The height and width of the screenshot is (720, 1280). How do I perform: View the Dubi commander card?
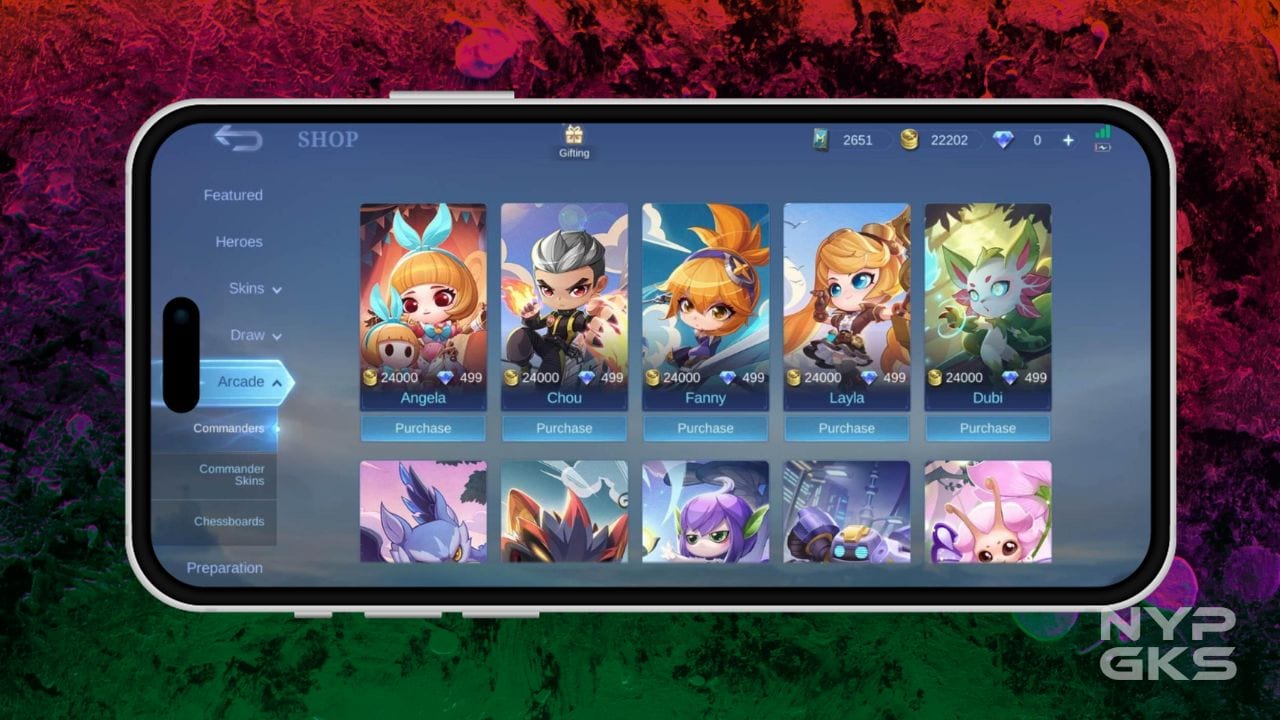tap(987, 300)
